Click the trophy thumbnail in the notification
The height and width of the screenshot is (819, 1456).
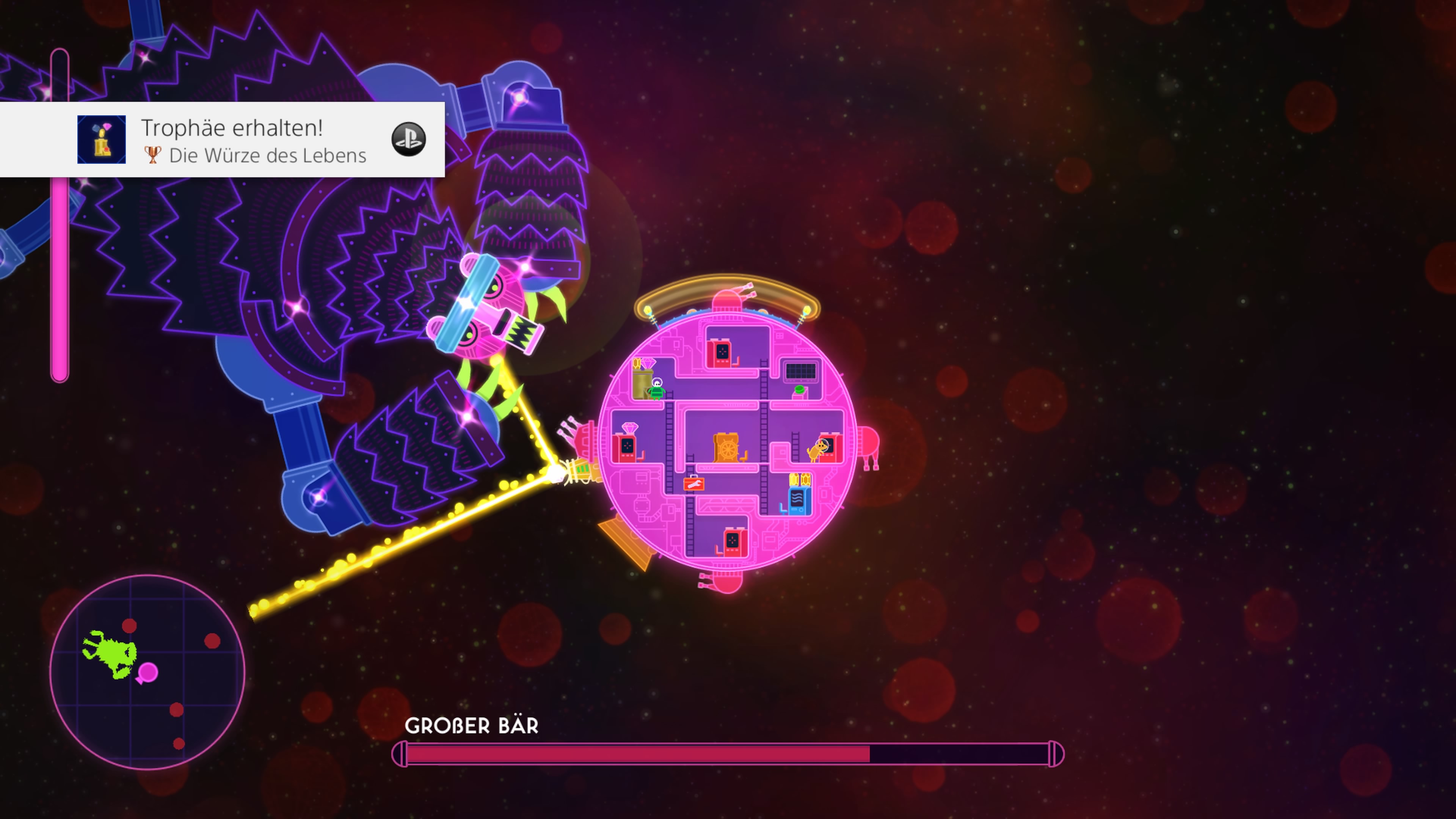[x=102, y=140]
